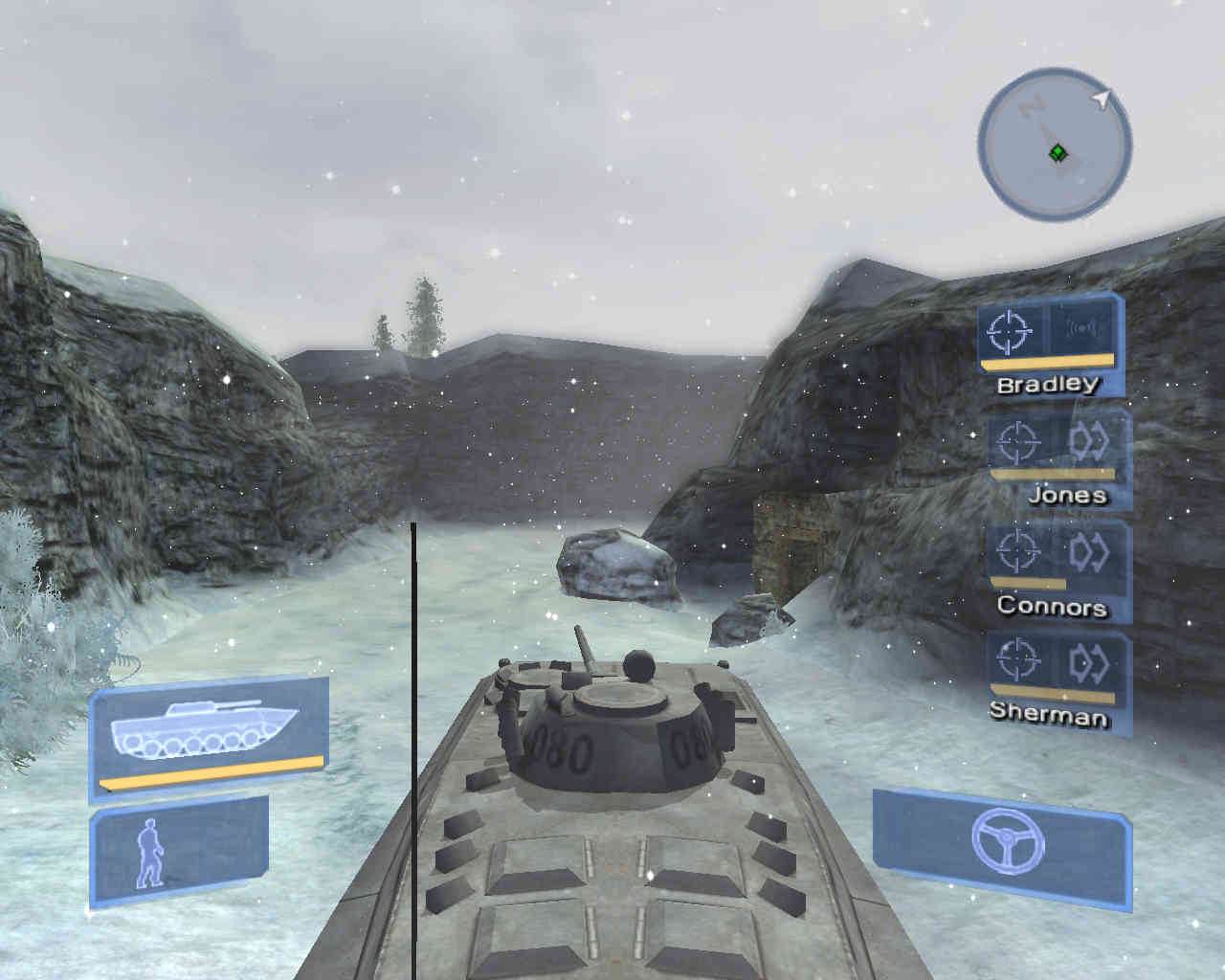The image size is (1225, 980).
Task: Select the standing soldier stance icon
Action: point(150,855)
